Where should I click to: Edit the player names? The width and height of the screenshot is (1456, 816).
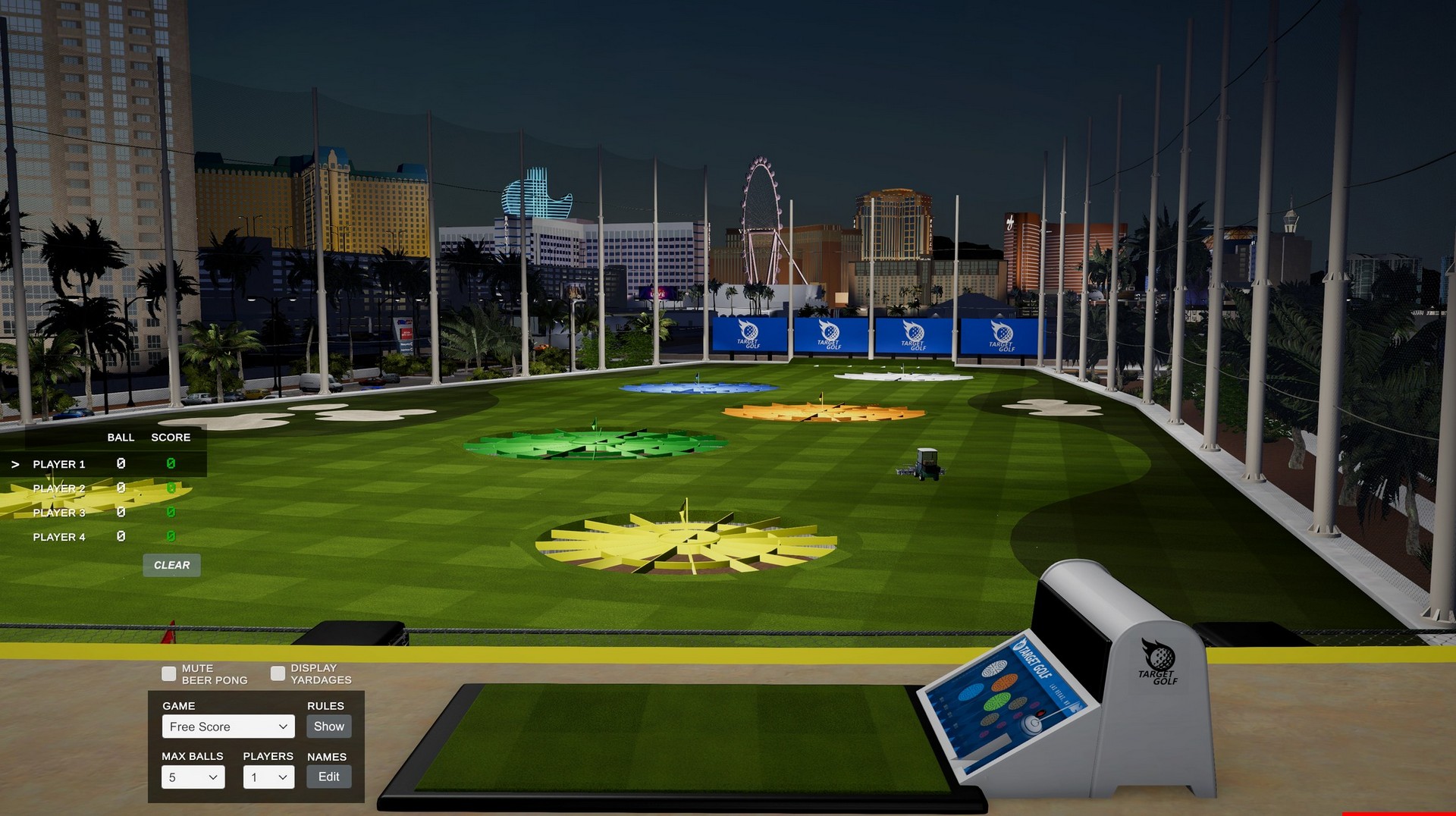point(328,777)
